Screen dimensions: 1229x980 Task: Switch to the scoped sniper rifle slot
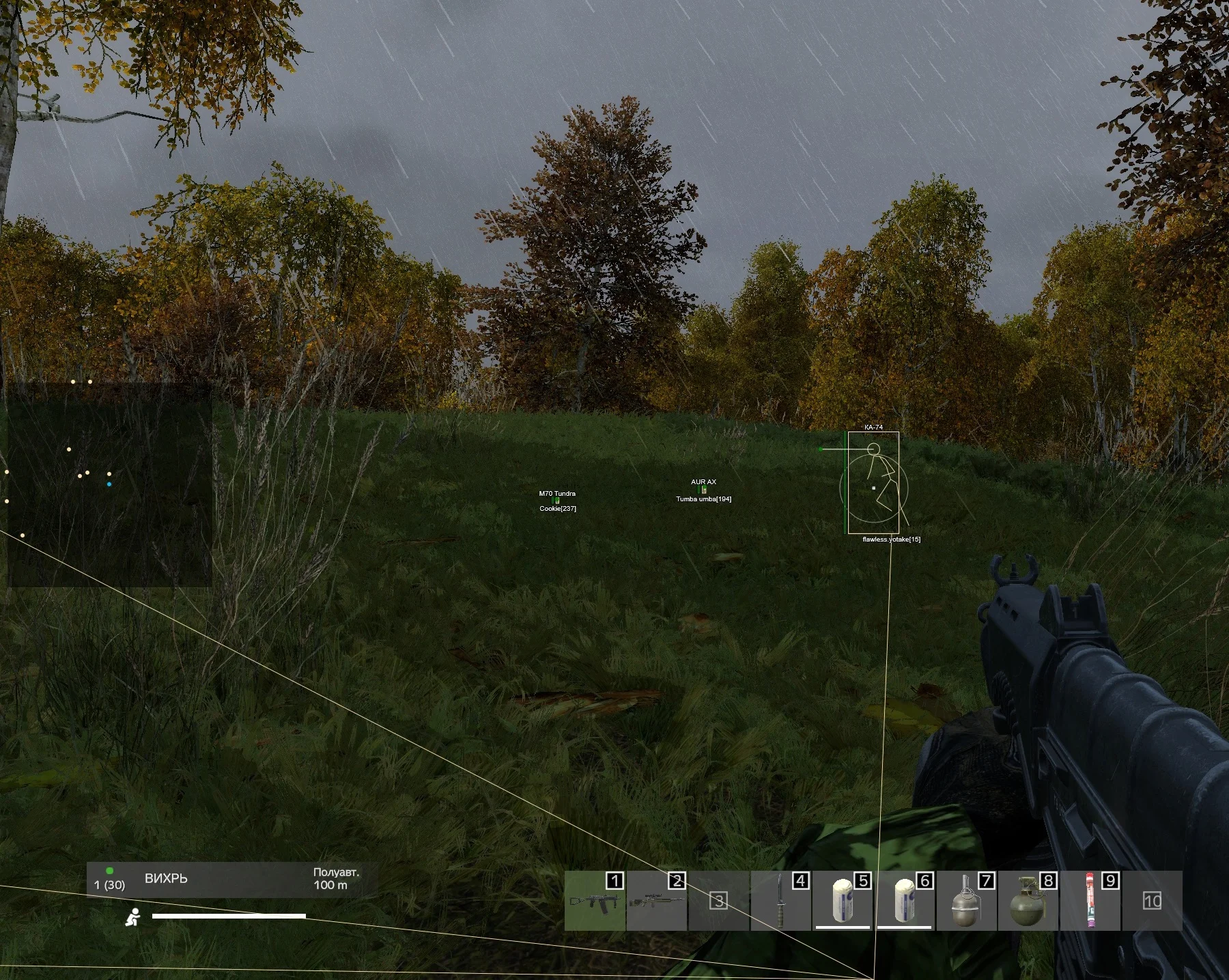tap(656, 901)
